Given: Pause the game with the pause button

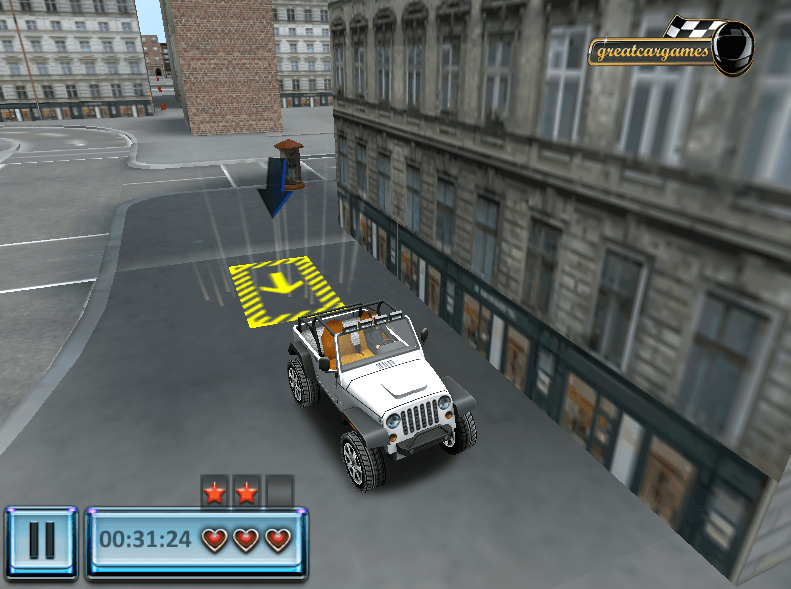Looking at the screenshot, I should 41,541.
